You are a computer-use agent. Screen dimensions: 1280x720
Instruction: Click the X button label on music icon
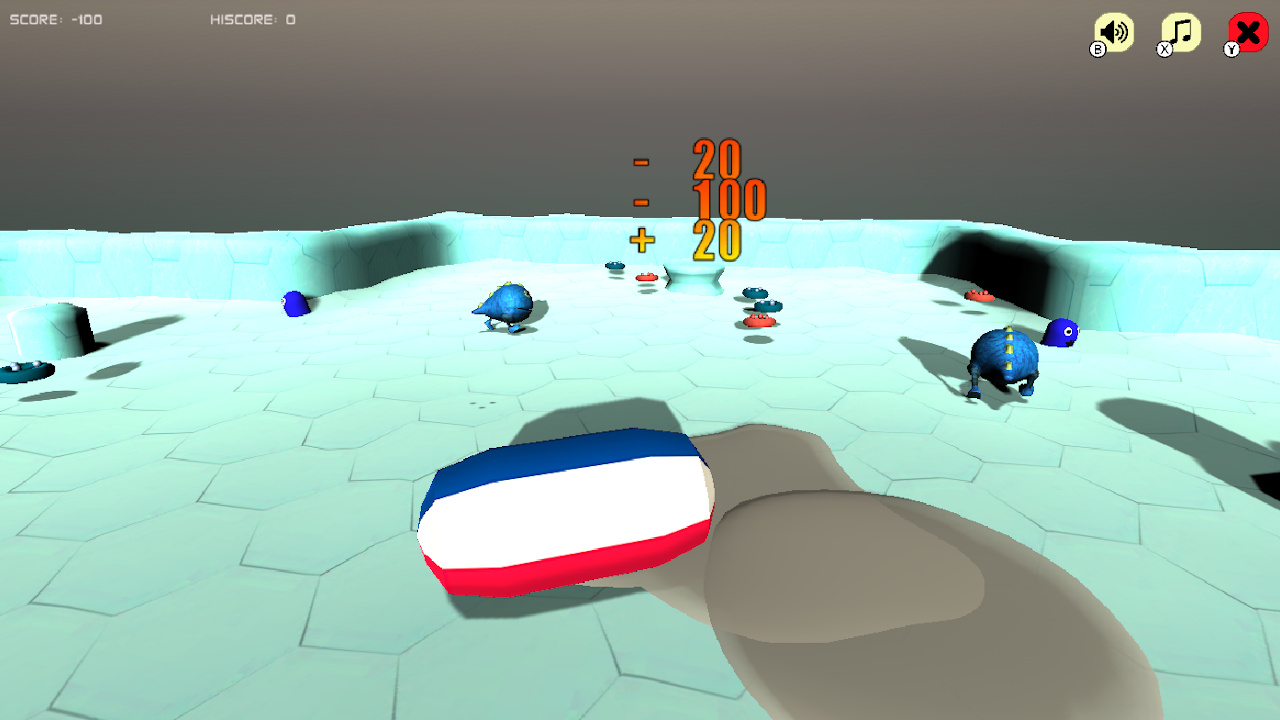1163,48
